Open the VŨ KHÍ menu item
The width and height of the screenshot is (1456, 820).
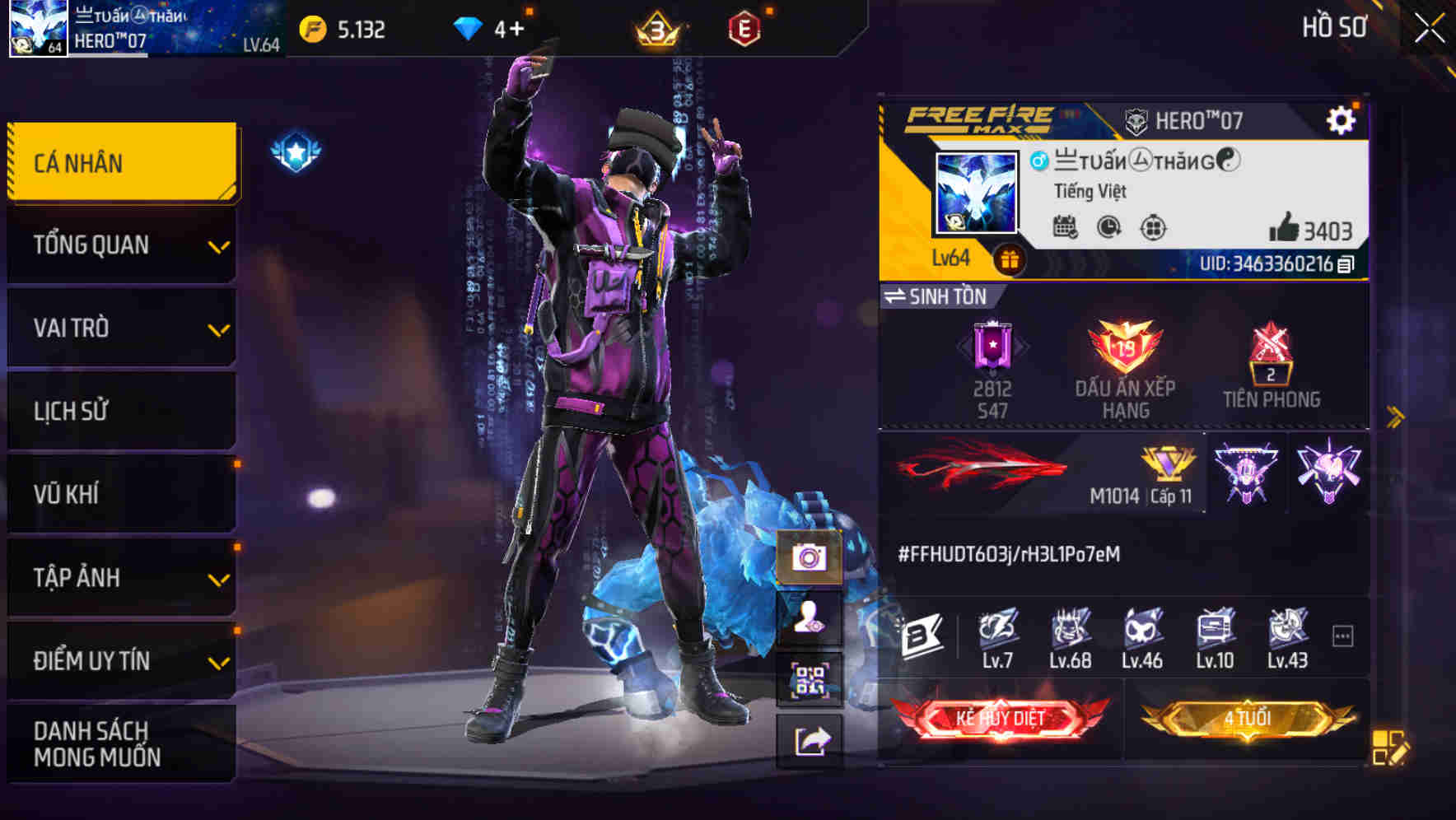[120, 493]
